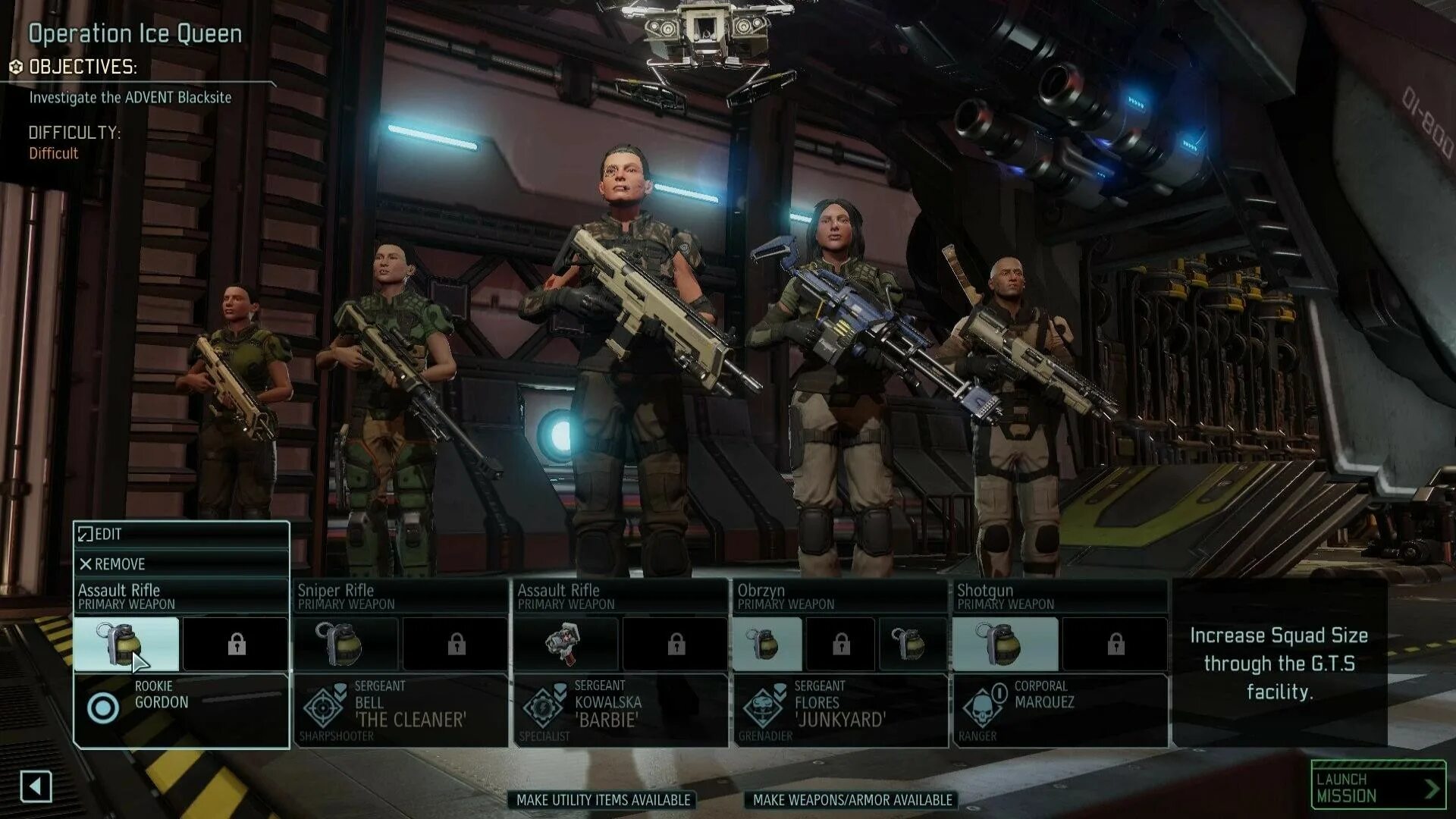Click Make Utility Items Available
The height and width of the screenshot is (819, 1456).
tap(603, 800)
